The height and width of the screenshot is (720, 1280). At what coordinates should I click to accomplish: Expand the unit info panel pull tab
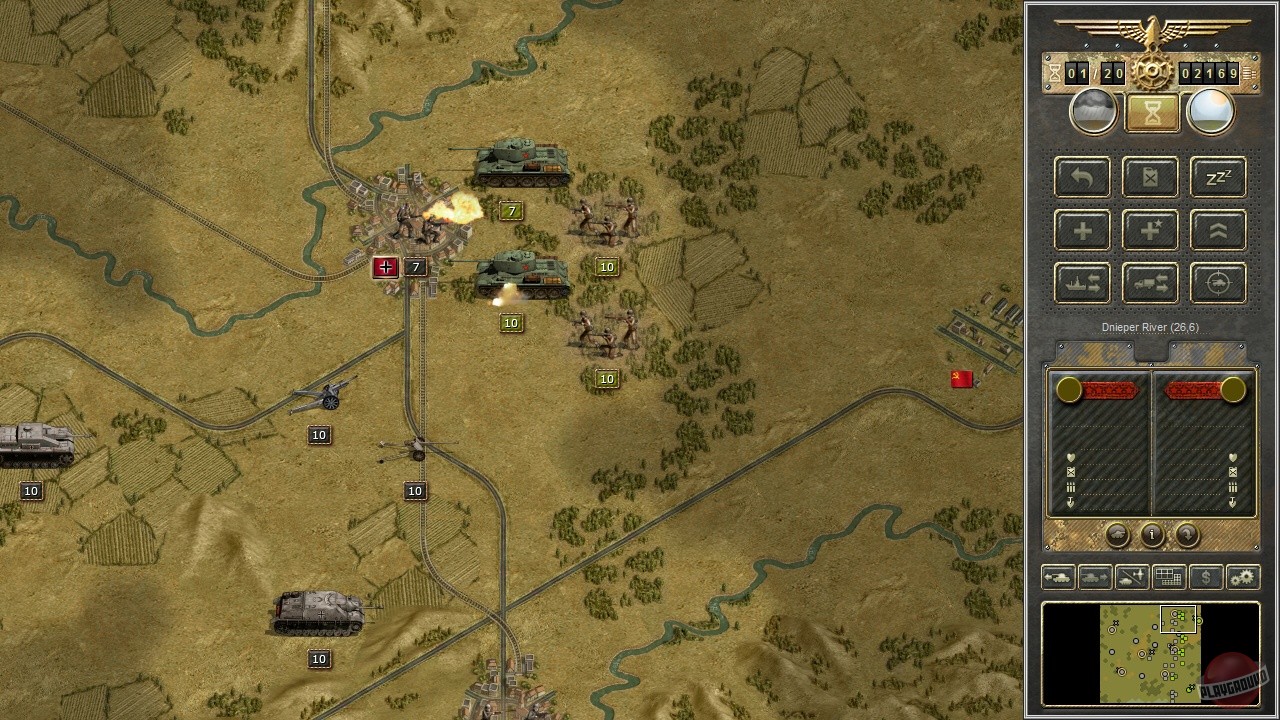[x=1151, y=350]
